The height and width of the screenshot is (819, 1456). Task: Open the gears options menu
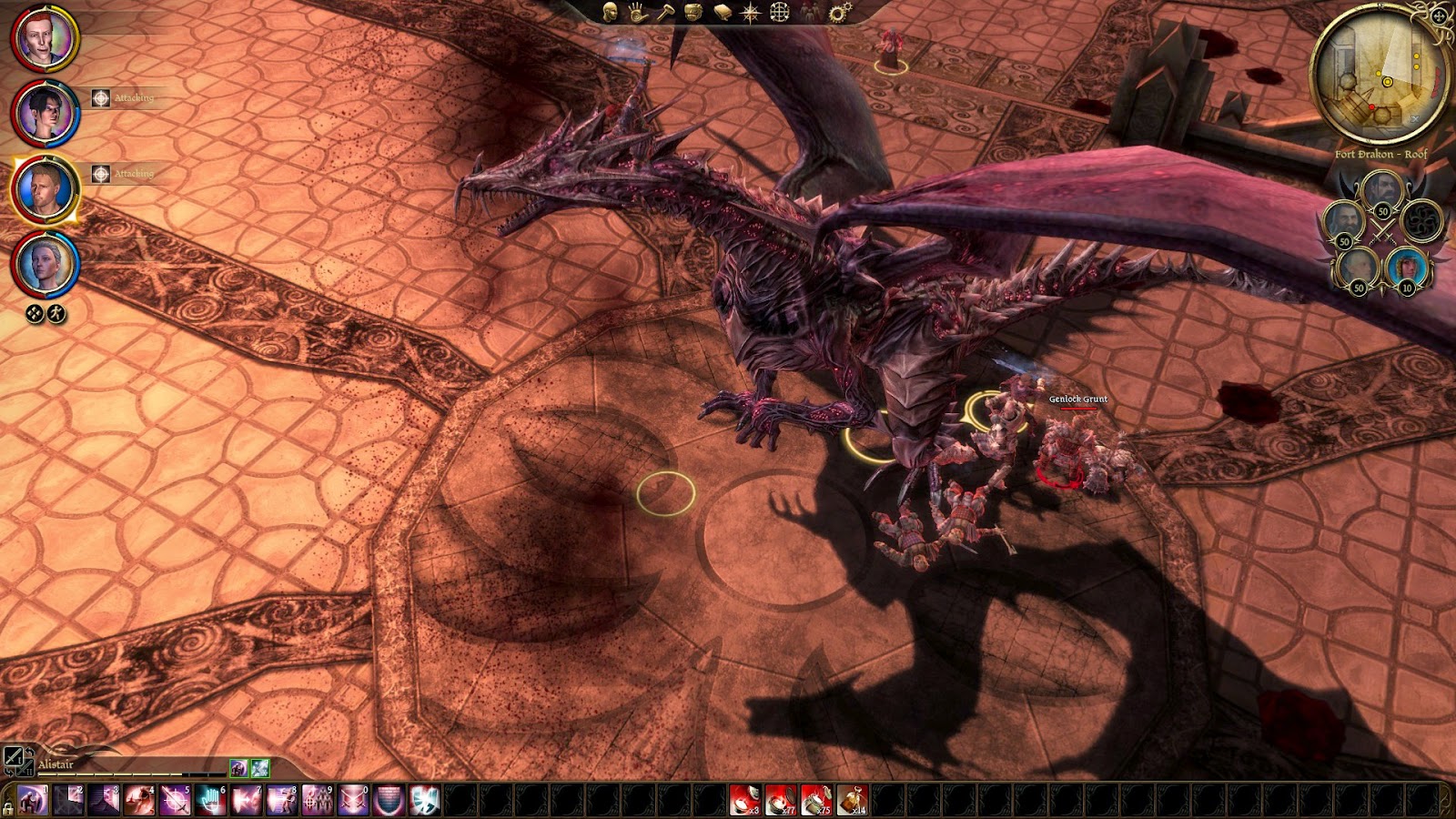838,12
